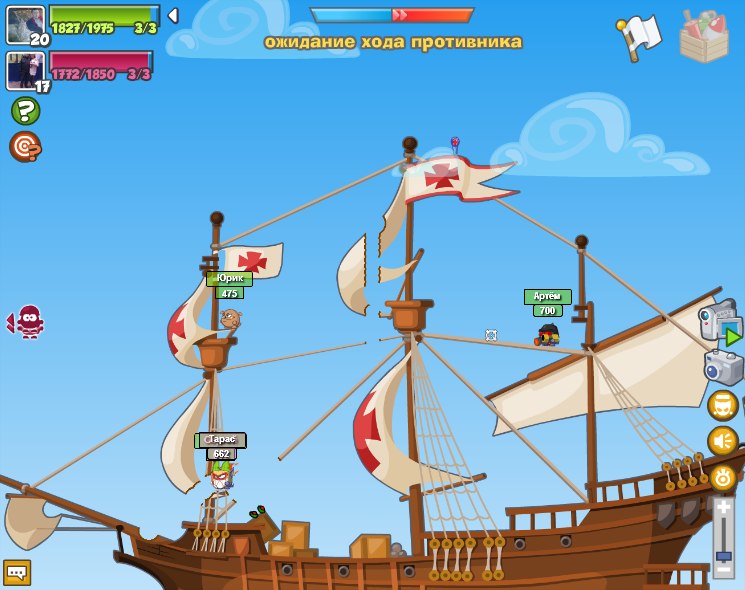Open the weapons crate

(x=704, y=37)
